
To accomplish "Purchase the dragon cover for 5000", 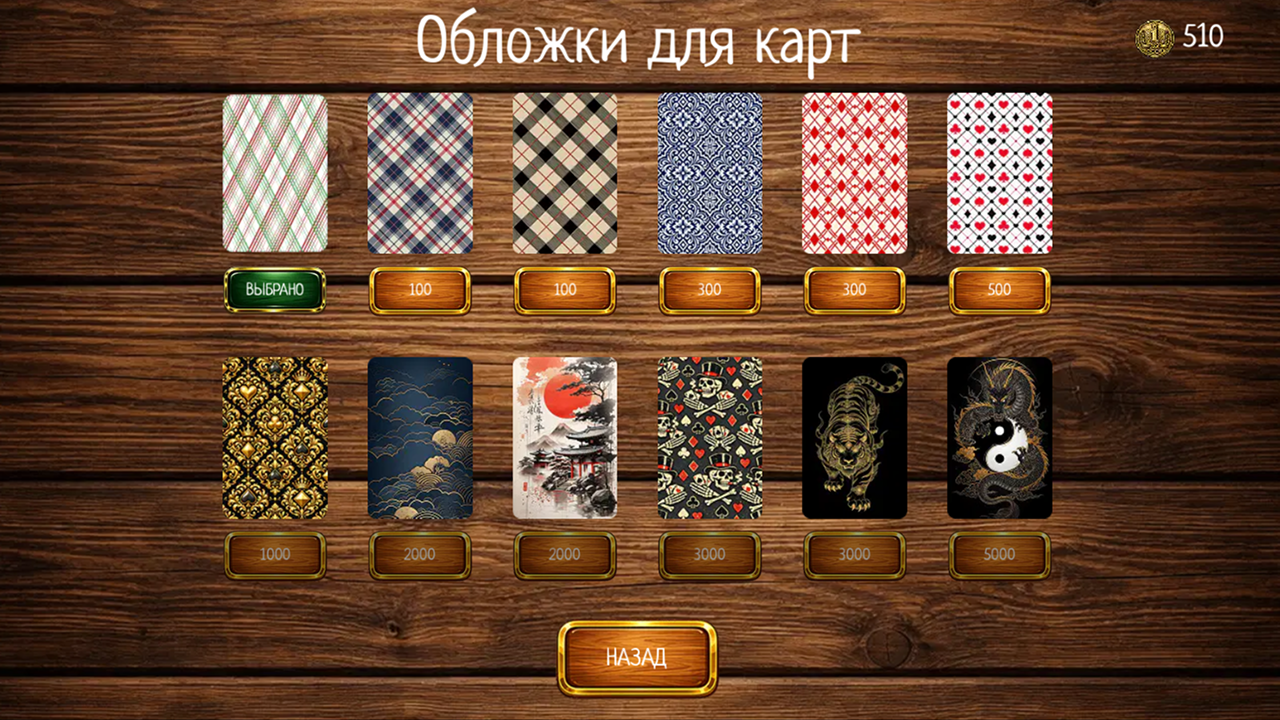I will [x=999, y=554].
